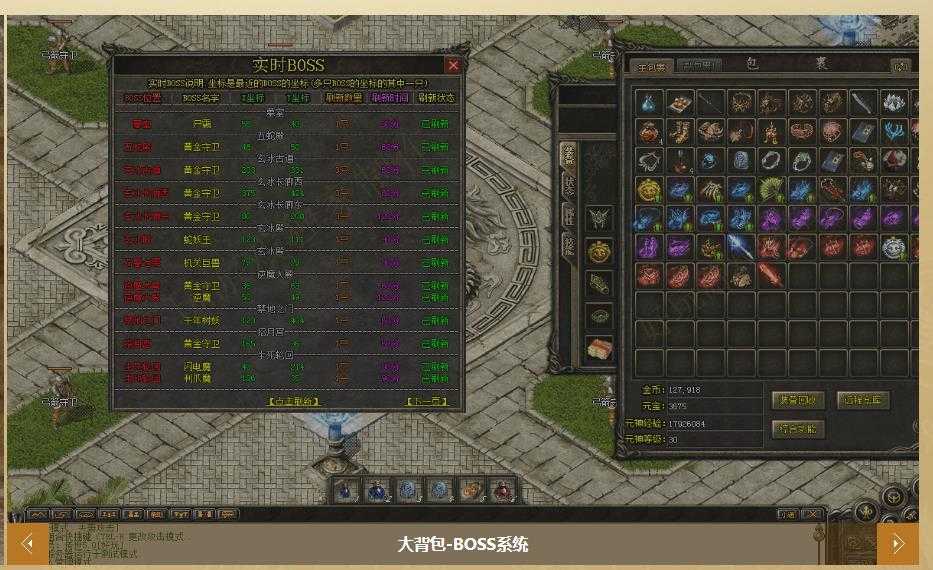The height and width of the screenshot is (570, 933).
Task: Select the blue potion bottle in bag
Action: [649, 103]
